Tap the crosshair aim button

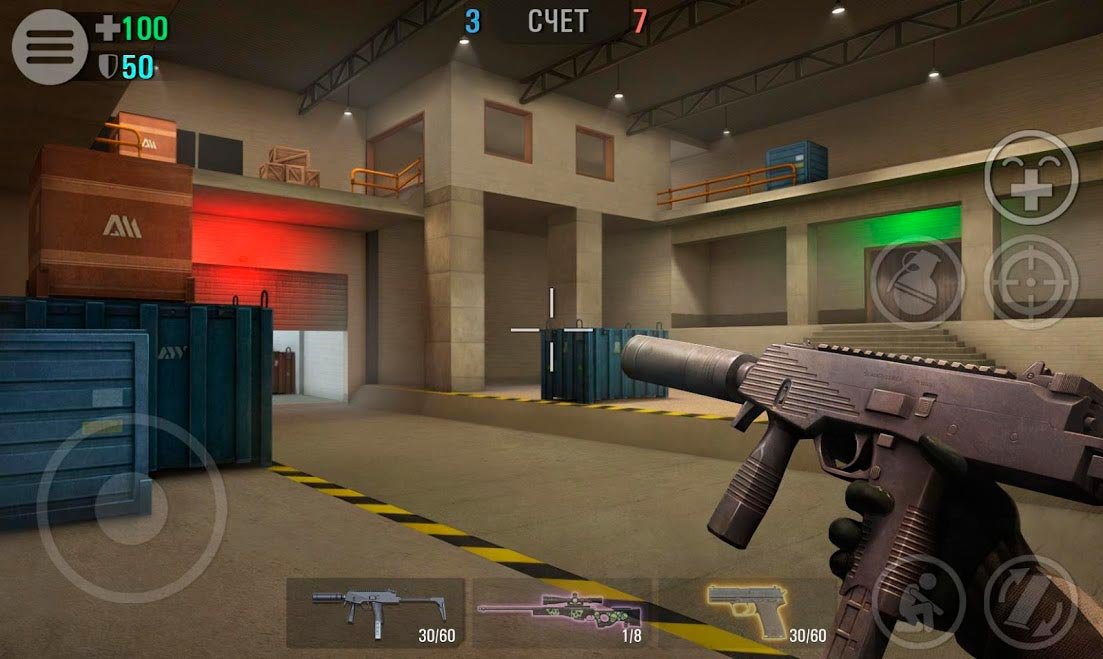pyautogui.click(x=1031, y=283)
